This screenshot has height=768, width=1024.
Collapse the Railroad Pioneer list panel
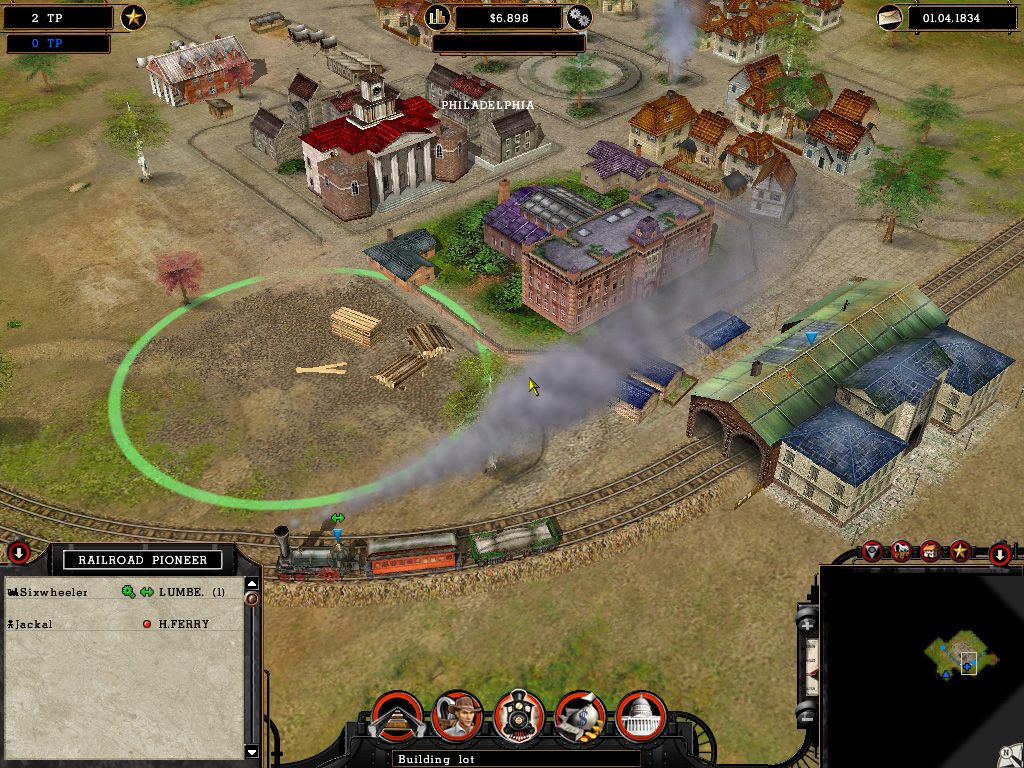[18, 553]
